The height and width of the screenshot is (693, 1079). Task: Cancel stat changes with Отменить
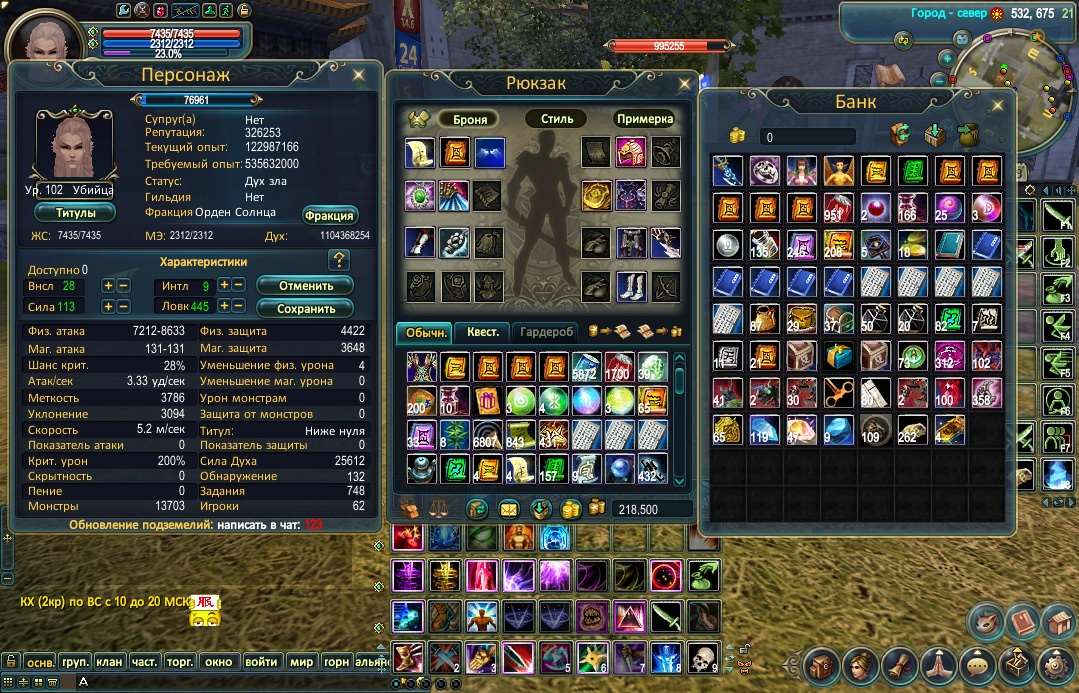pyautogui.click(x=305, y=286)
